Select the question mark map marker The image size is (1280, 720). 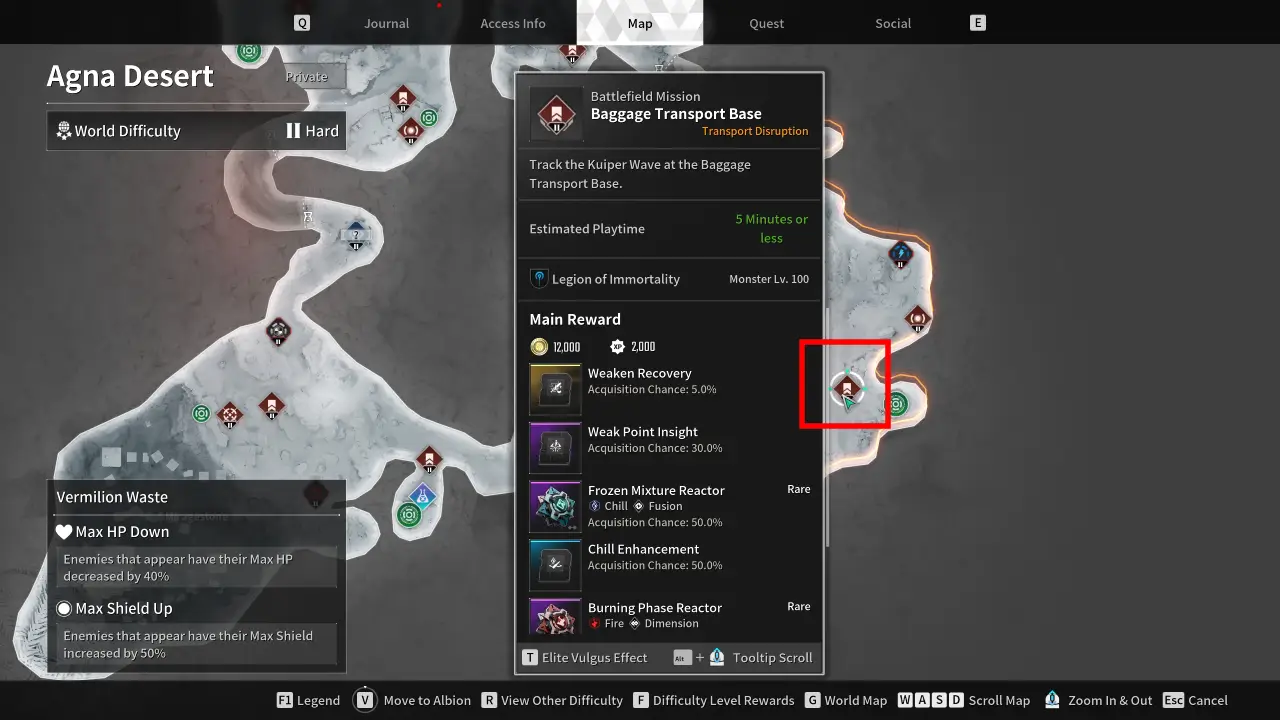tap(356, 235)
